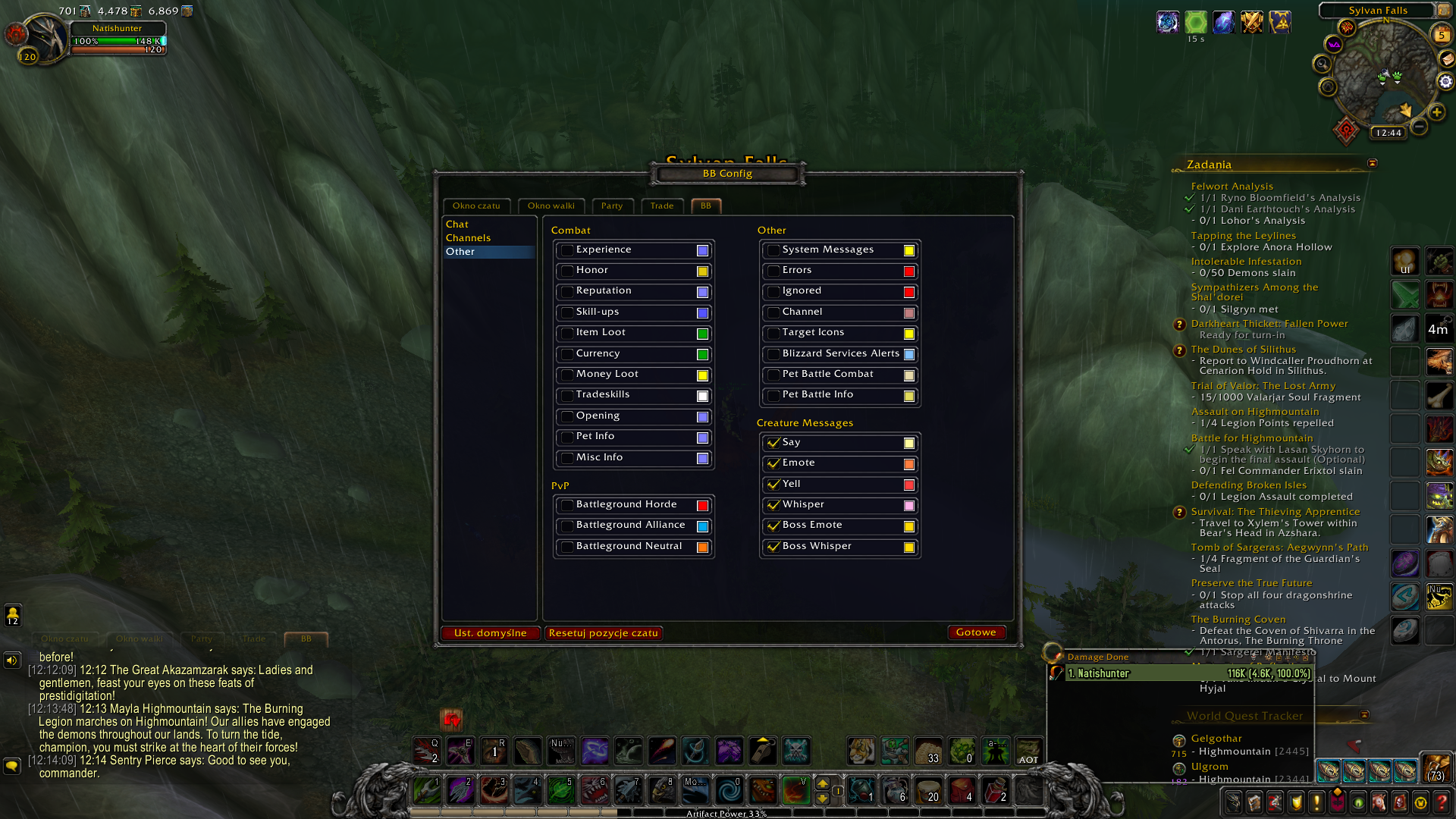Select the Channels category
Image resolution: width=1456 pixels, height=819 pixels.
(469, 238)
